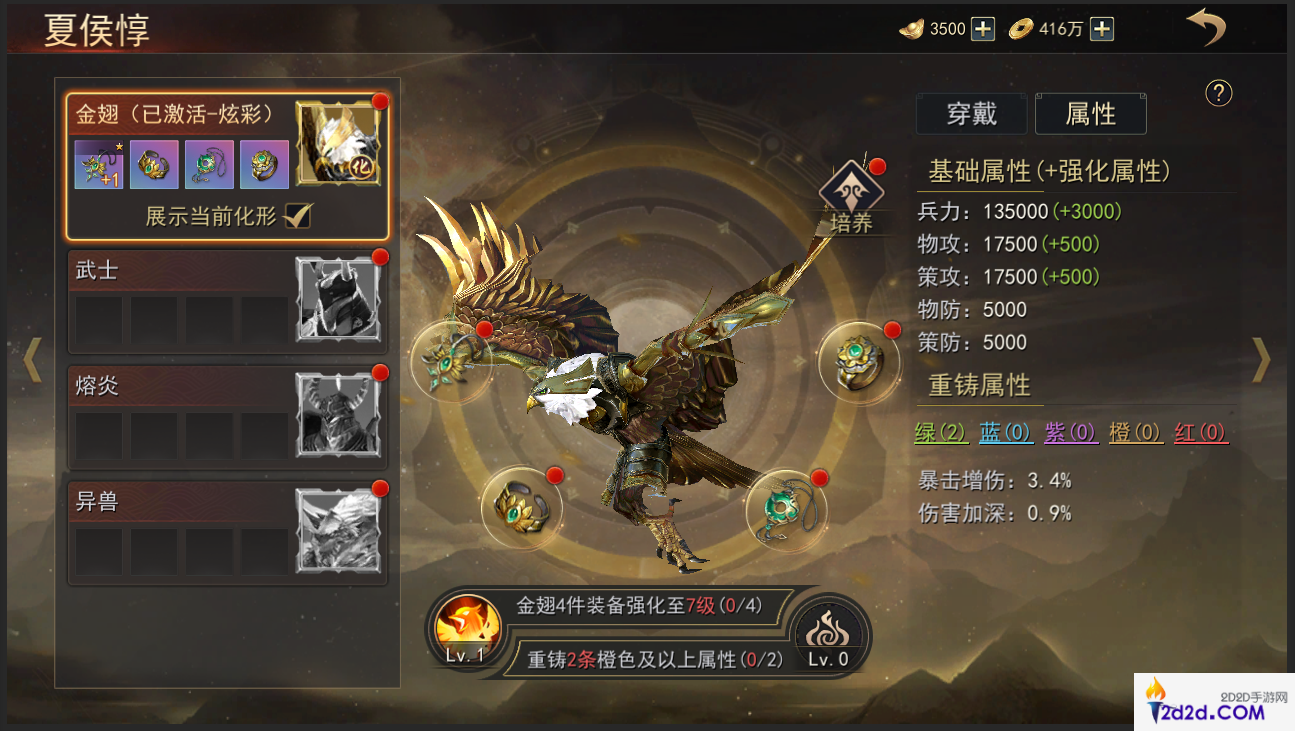Toggle the 展示当前化形 checkbox
This screenshot has height=731, width=1295.
[297, 215]
